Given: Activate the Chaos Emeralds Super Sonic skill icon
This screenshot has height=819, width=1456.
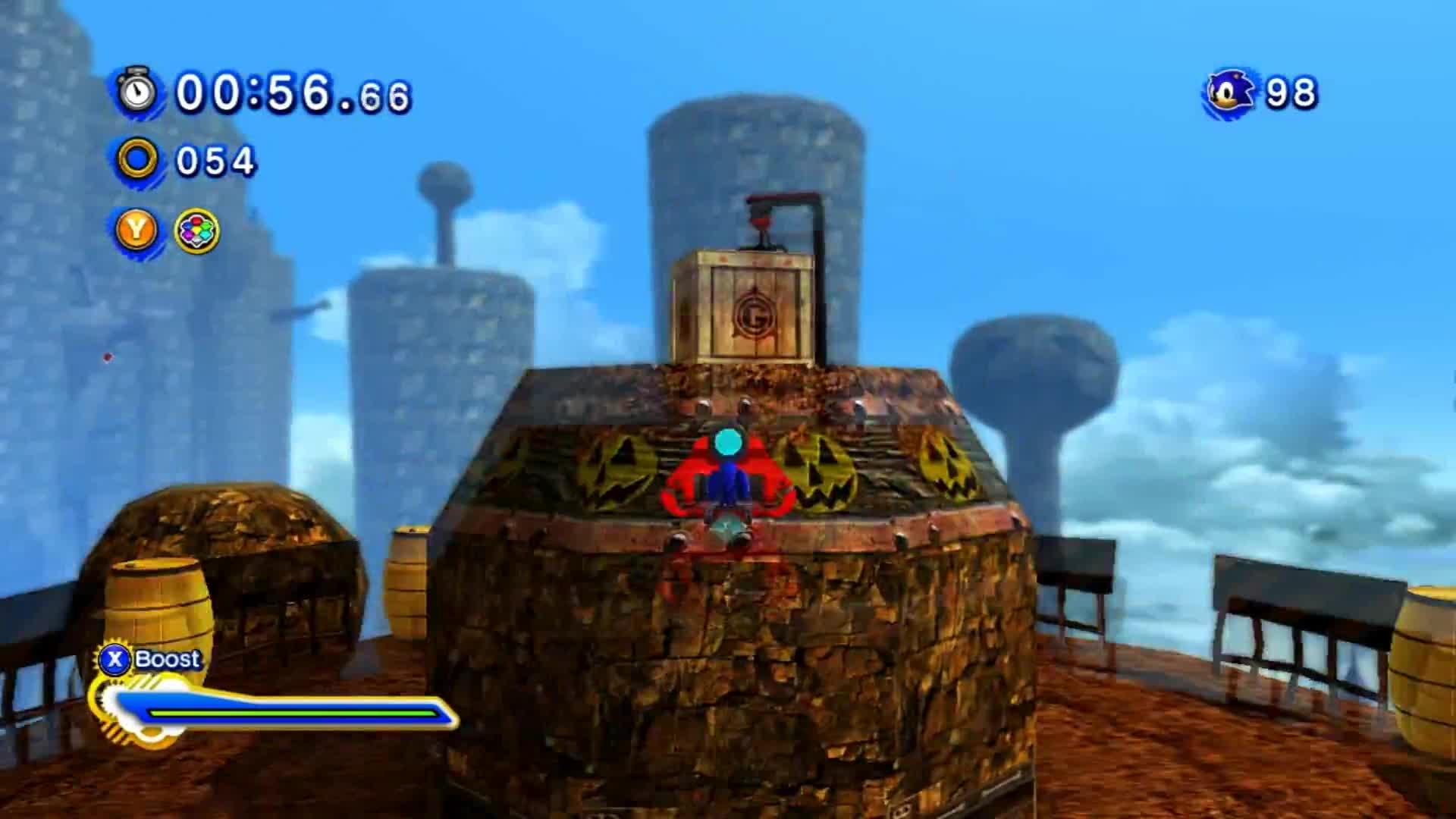Looking at the screenshot, I should (x=197, y=231).
